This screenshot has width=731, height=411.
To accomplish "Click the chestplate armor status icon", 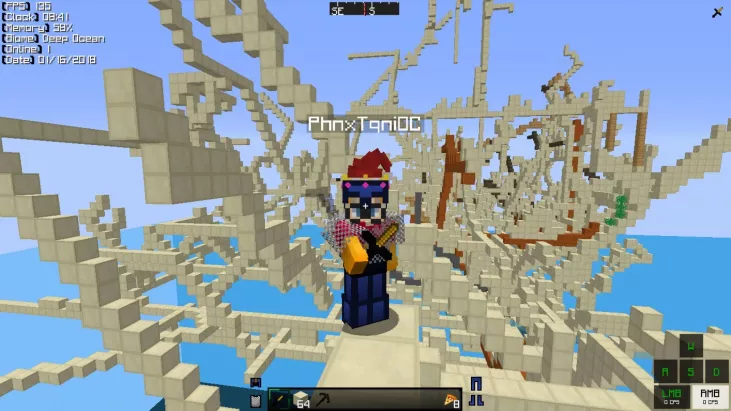I will tap(255, 400).
